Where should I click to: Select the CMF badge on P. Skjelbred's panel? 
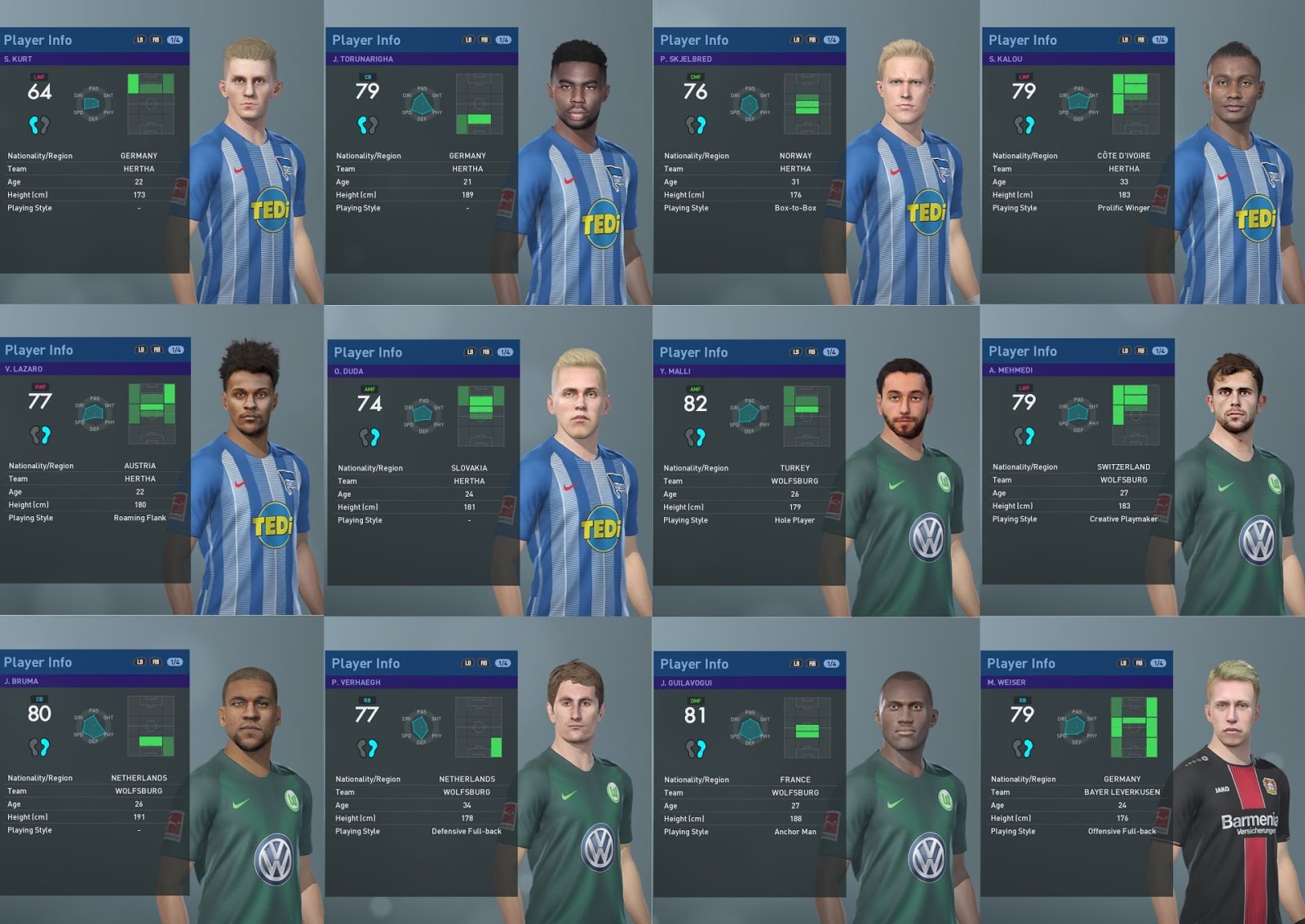click(x=695, y=74)
